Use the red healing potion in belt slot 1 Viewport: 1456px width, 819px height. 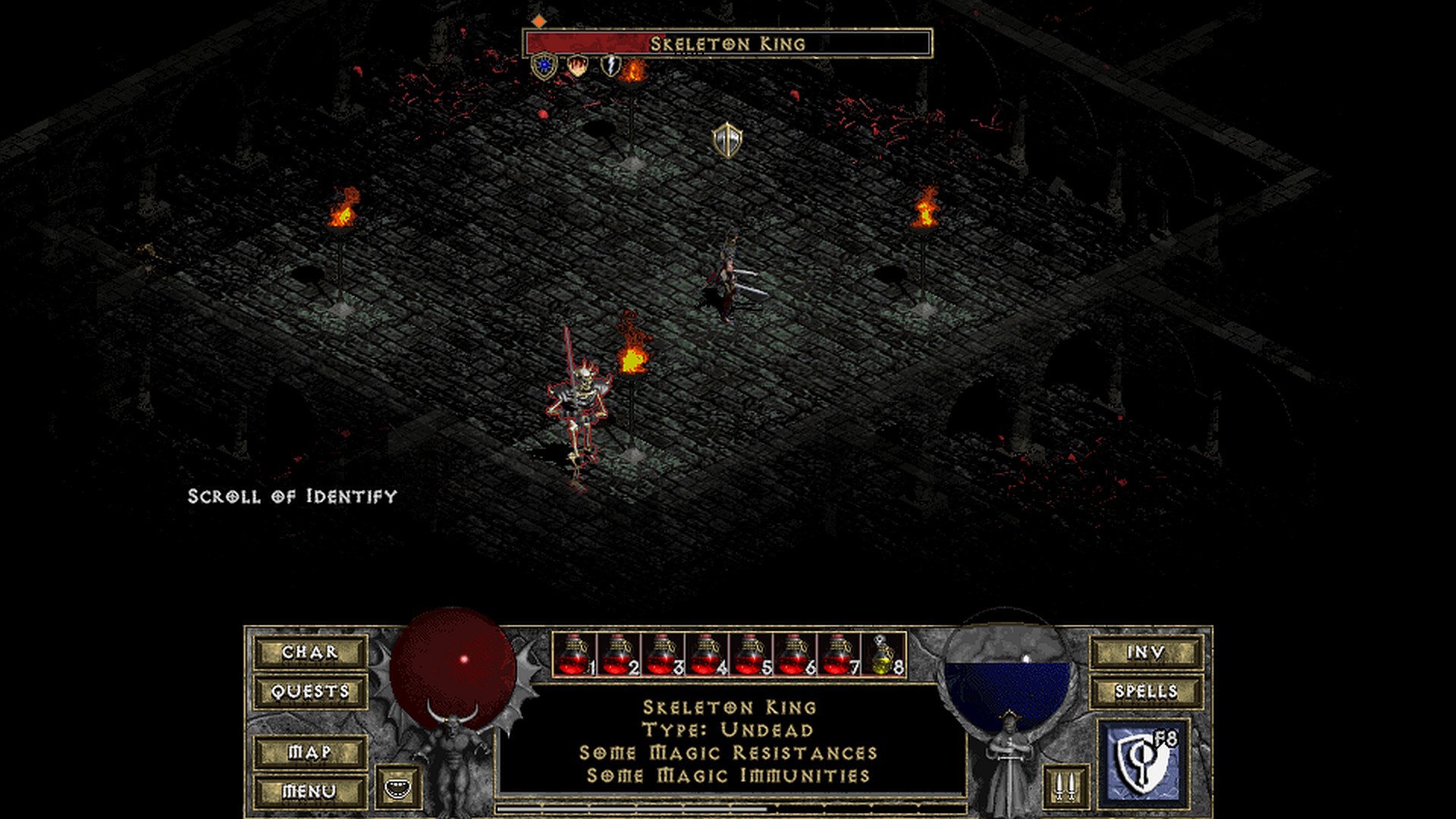point(574,655)
